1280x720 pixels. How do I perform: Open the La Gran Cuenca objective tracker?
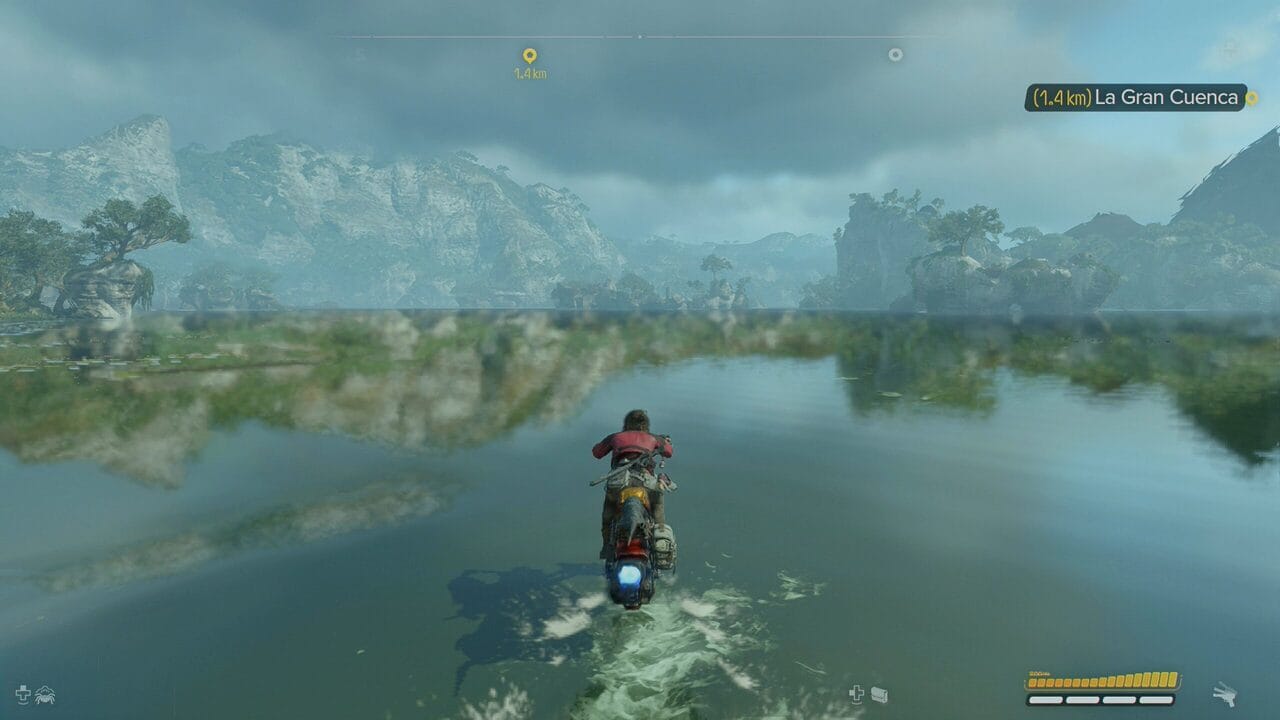pyautogui.click(x=1135, y=97)
